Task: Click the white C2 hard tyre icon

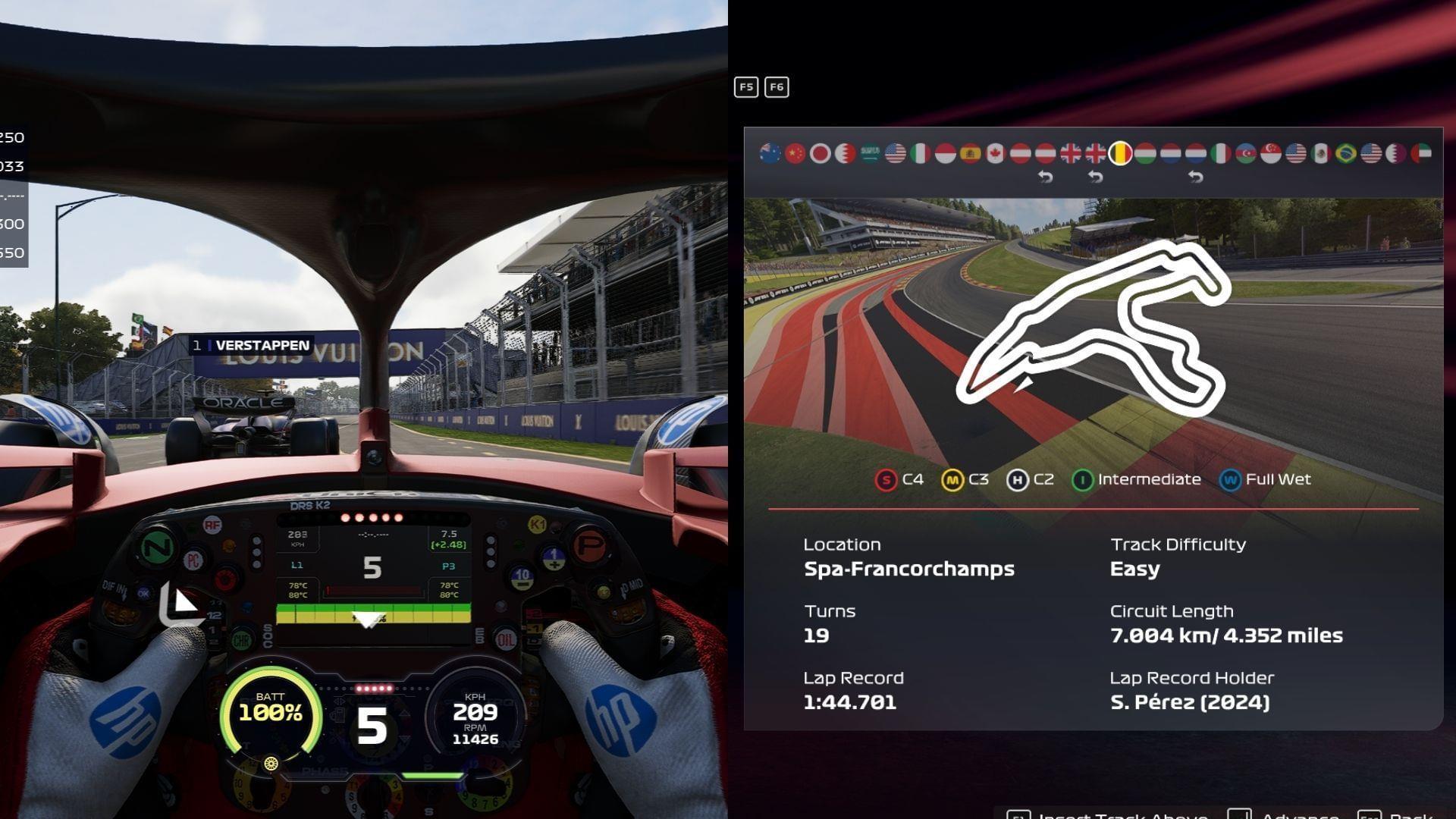Action: tap(1018, 479)
